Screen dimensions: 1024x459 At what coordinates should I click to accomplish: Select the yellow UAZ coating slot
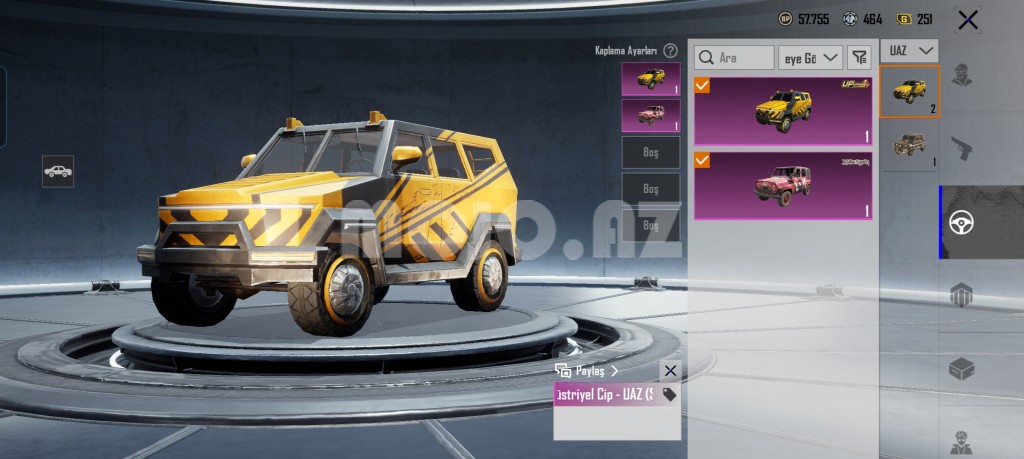coord(650,79)
